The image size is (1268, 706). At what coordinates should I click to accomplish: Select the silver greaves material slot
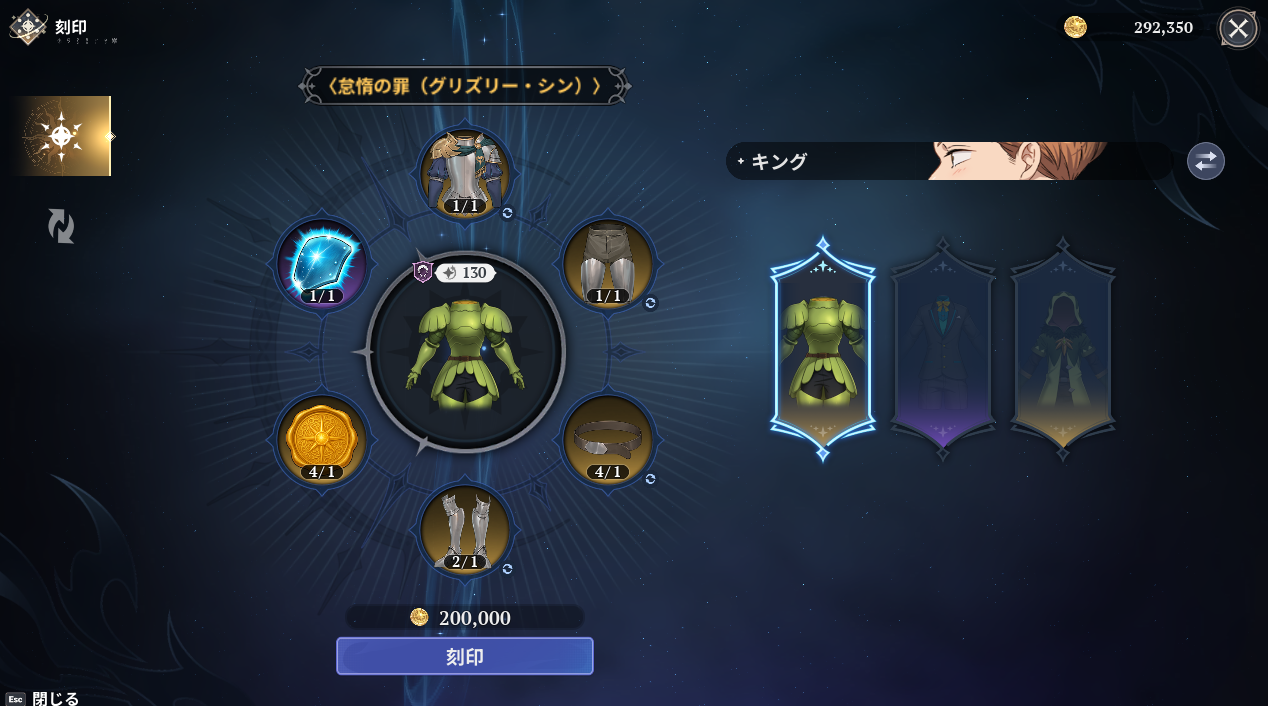(465, 529)
